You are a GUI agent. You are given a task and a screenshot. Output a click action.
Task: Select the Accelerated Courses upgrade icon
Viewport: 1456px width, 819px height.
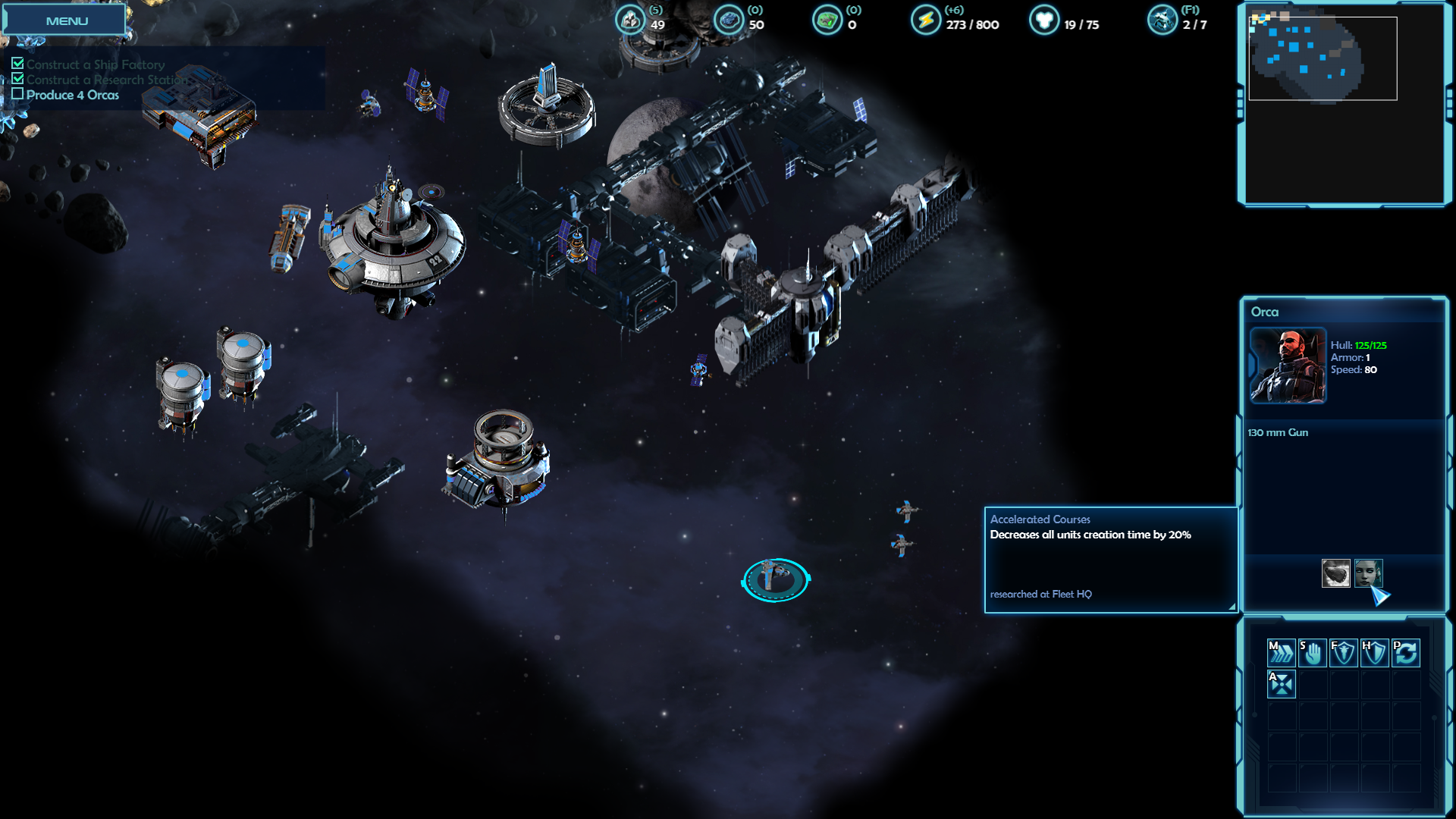point(1368,573)
